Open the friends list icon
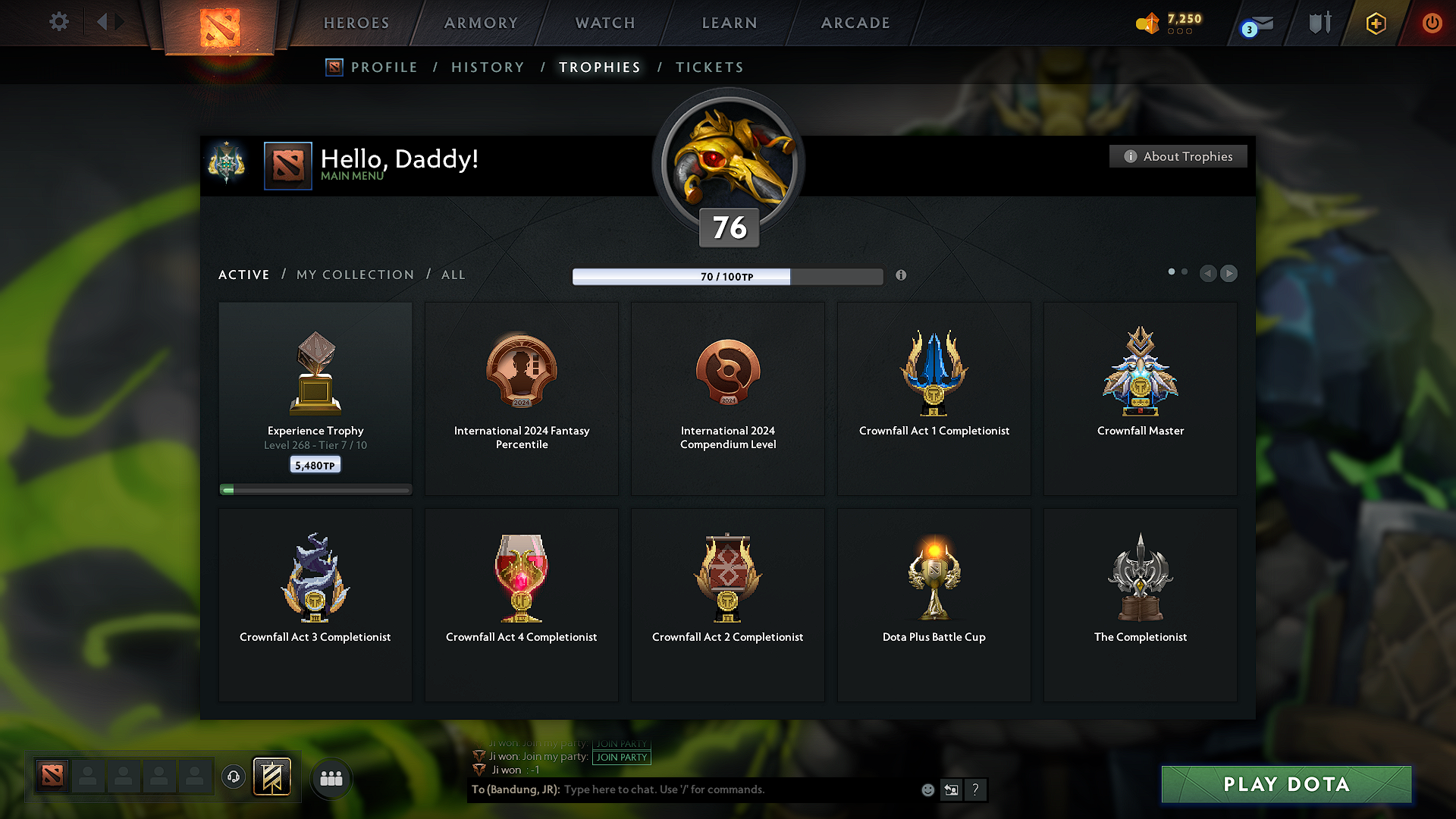1456x819 pixels. [331, 778]
